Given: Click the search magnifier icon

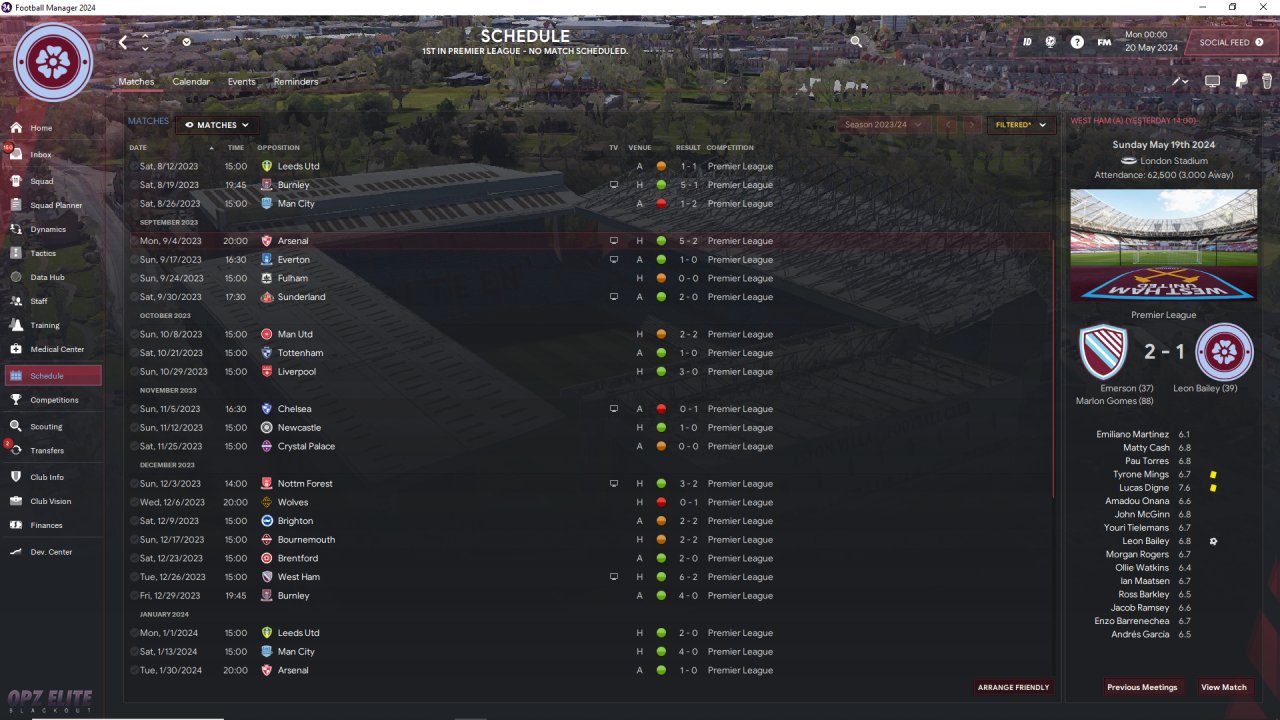Looking at the screenshot, I should 856,42.
